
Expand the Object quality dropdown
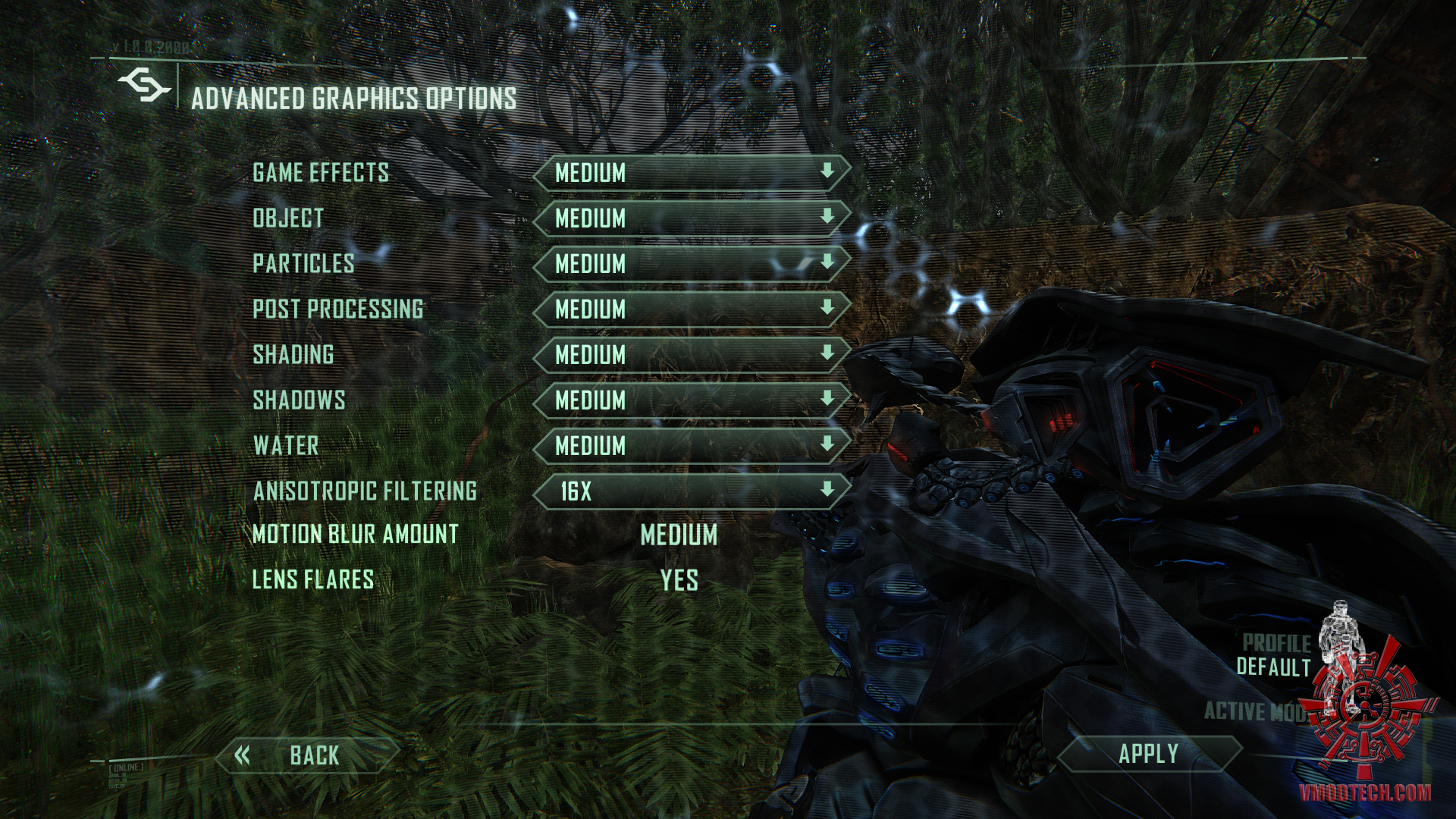(x=692, y=218)
